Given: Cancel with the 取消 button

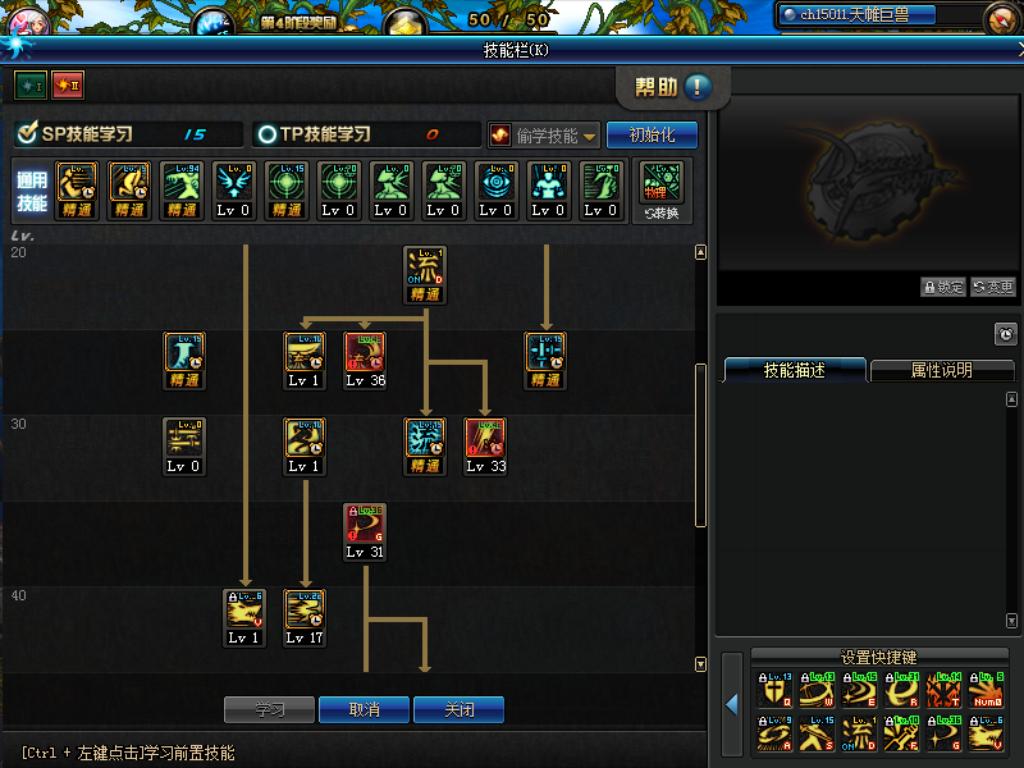Looking at the screenshot, I should click(364, 710).
